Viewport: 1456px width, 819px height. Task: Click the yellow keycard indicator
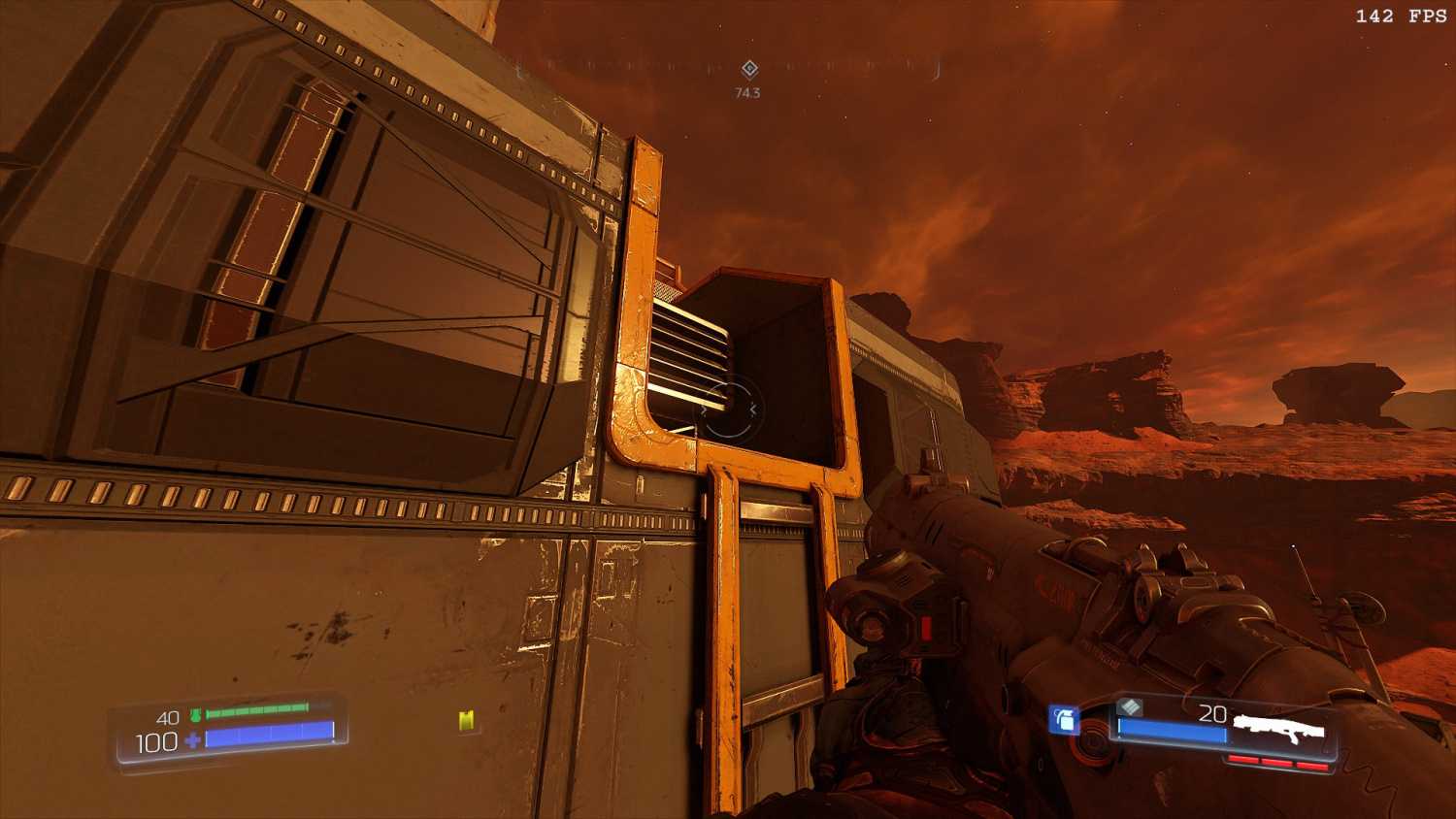[467, 719]
